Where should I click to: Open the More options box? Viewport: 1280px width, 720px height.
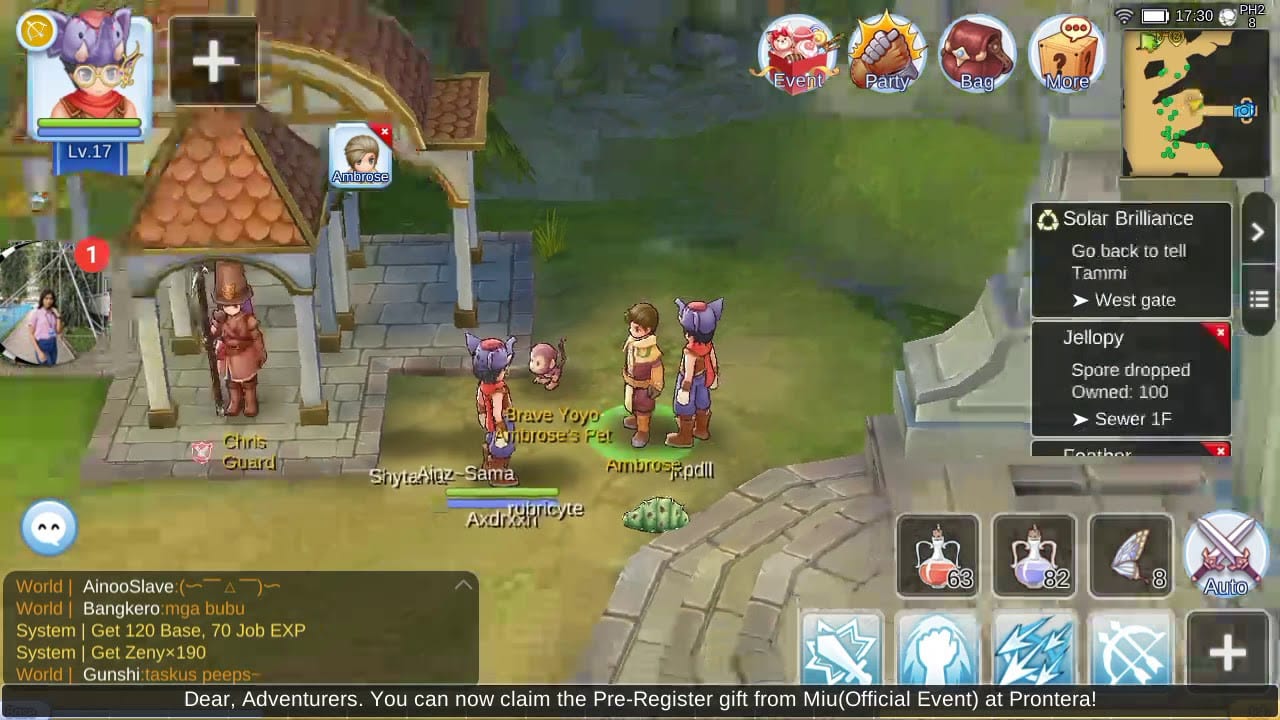point(1066,55)
